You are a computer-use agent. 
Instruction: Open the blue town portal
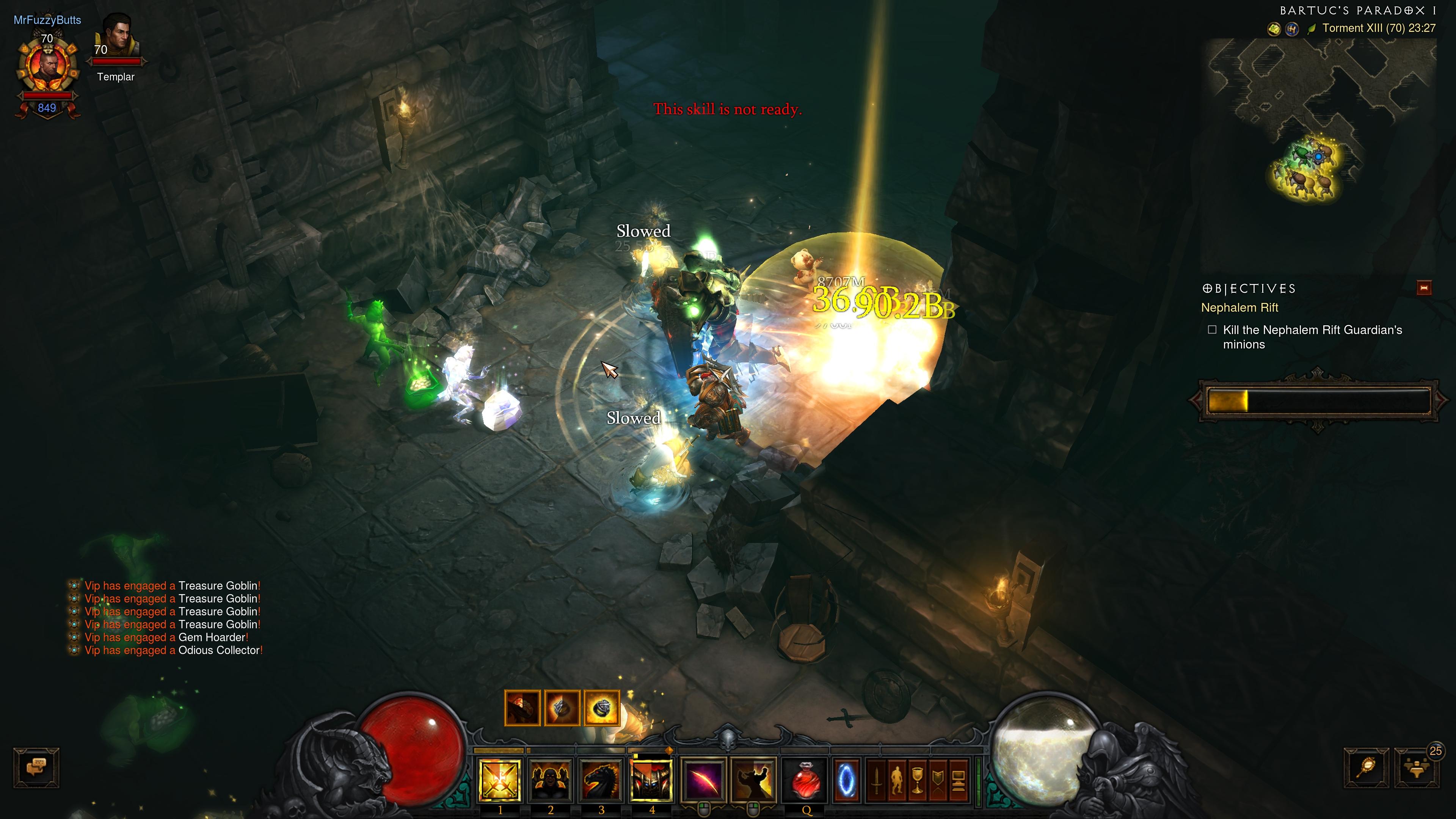coord(846,781)
